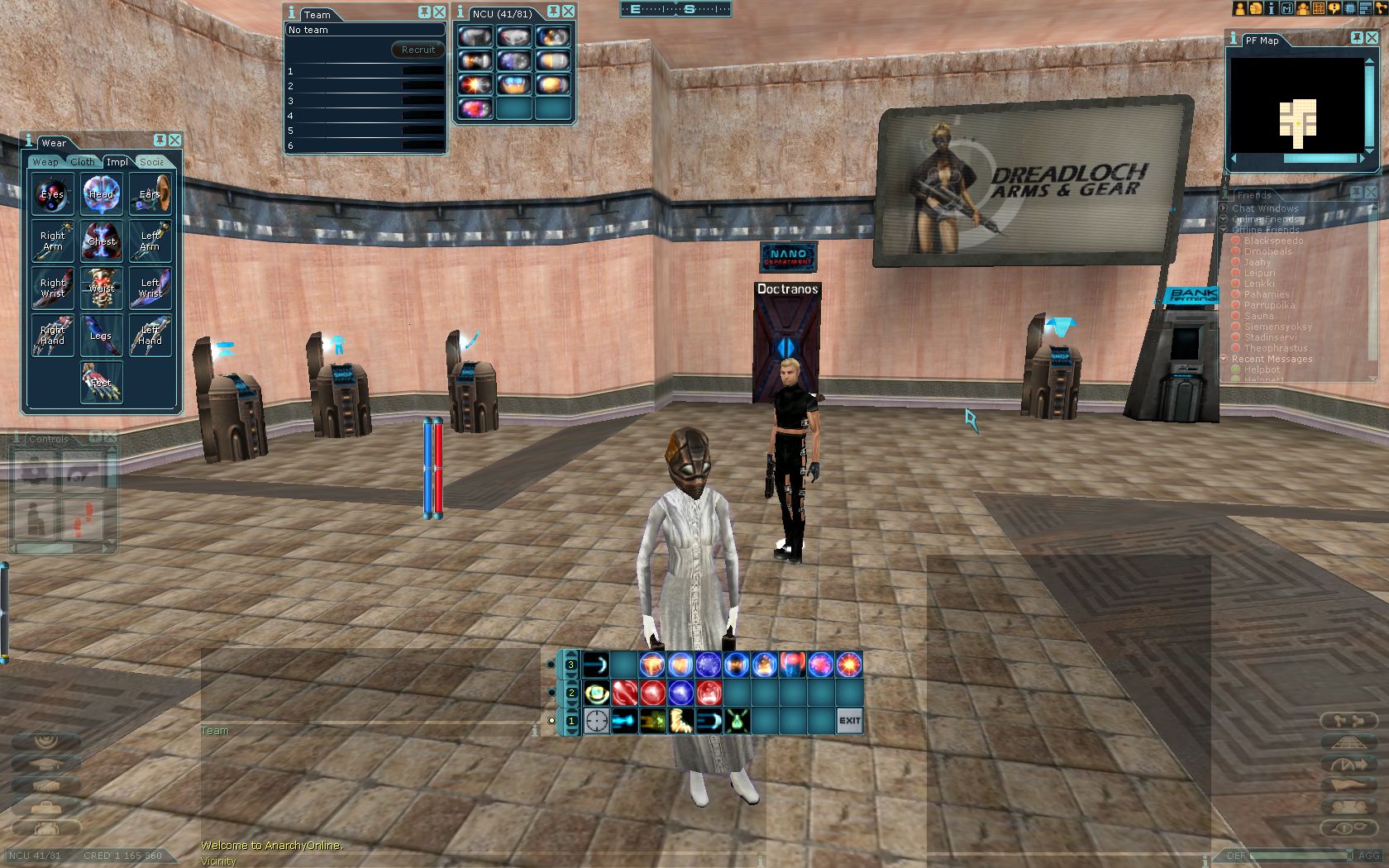Close the NCU window
Image resolution: width=1389 pixels, height=868 pixels.
[568, 12]
